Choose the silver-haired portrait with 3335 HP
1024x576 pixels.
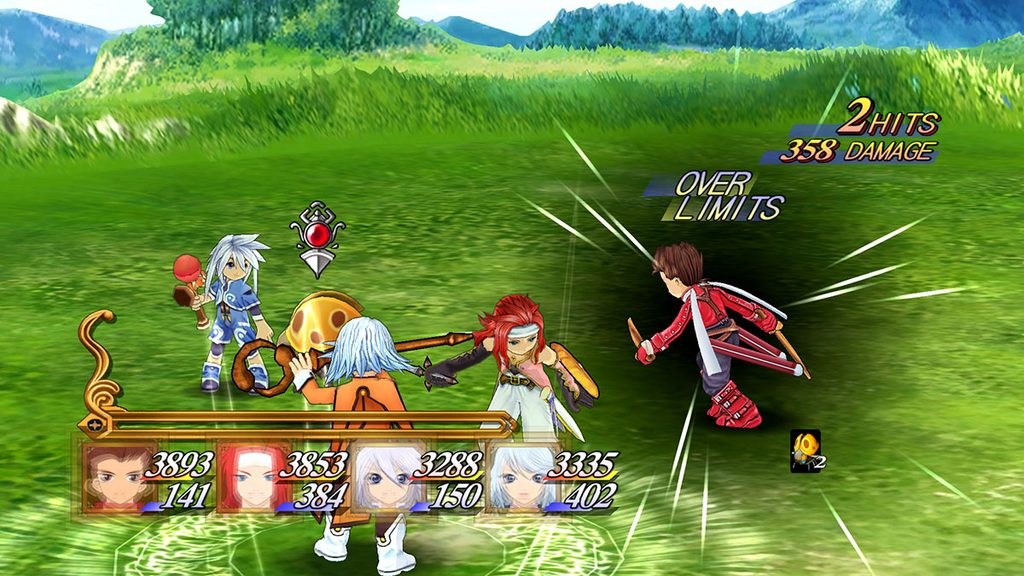click(517, 478)
